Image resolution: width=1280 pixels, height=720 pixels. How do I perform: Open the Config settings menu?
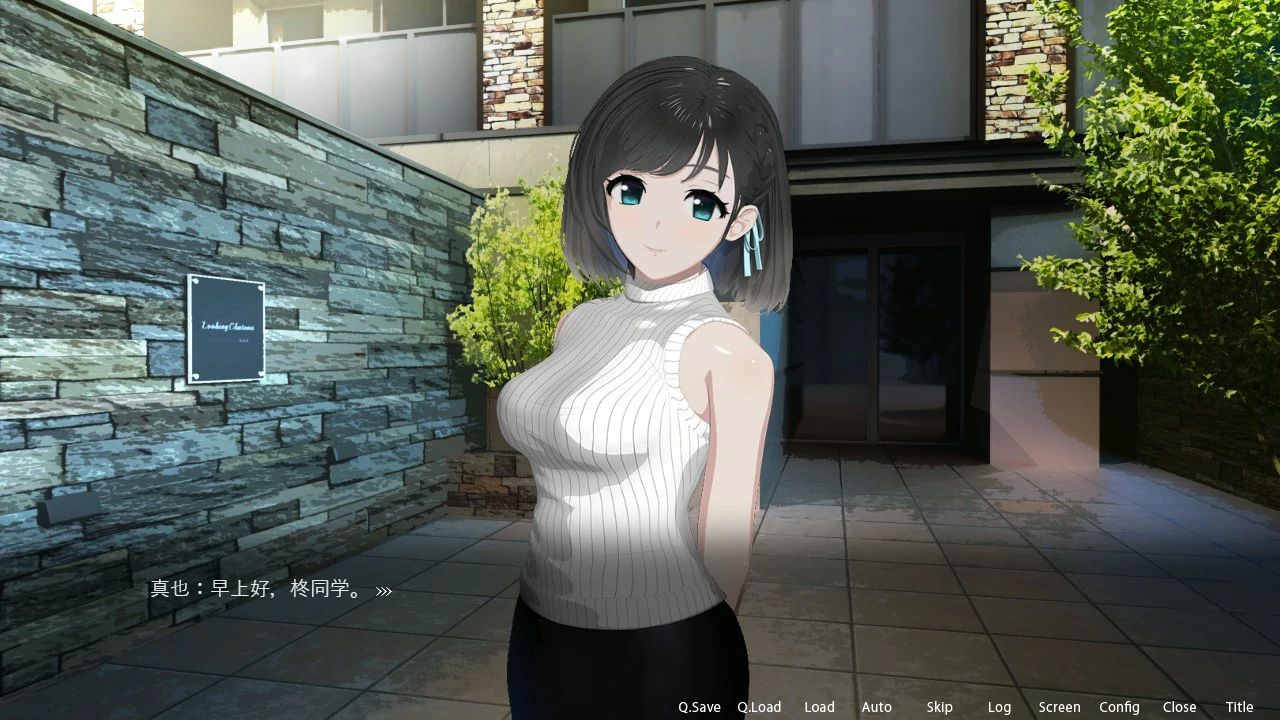(x=1119, y=707)
